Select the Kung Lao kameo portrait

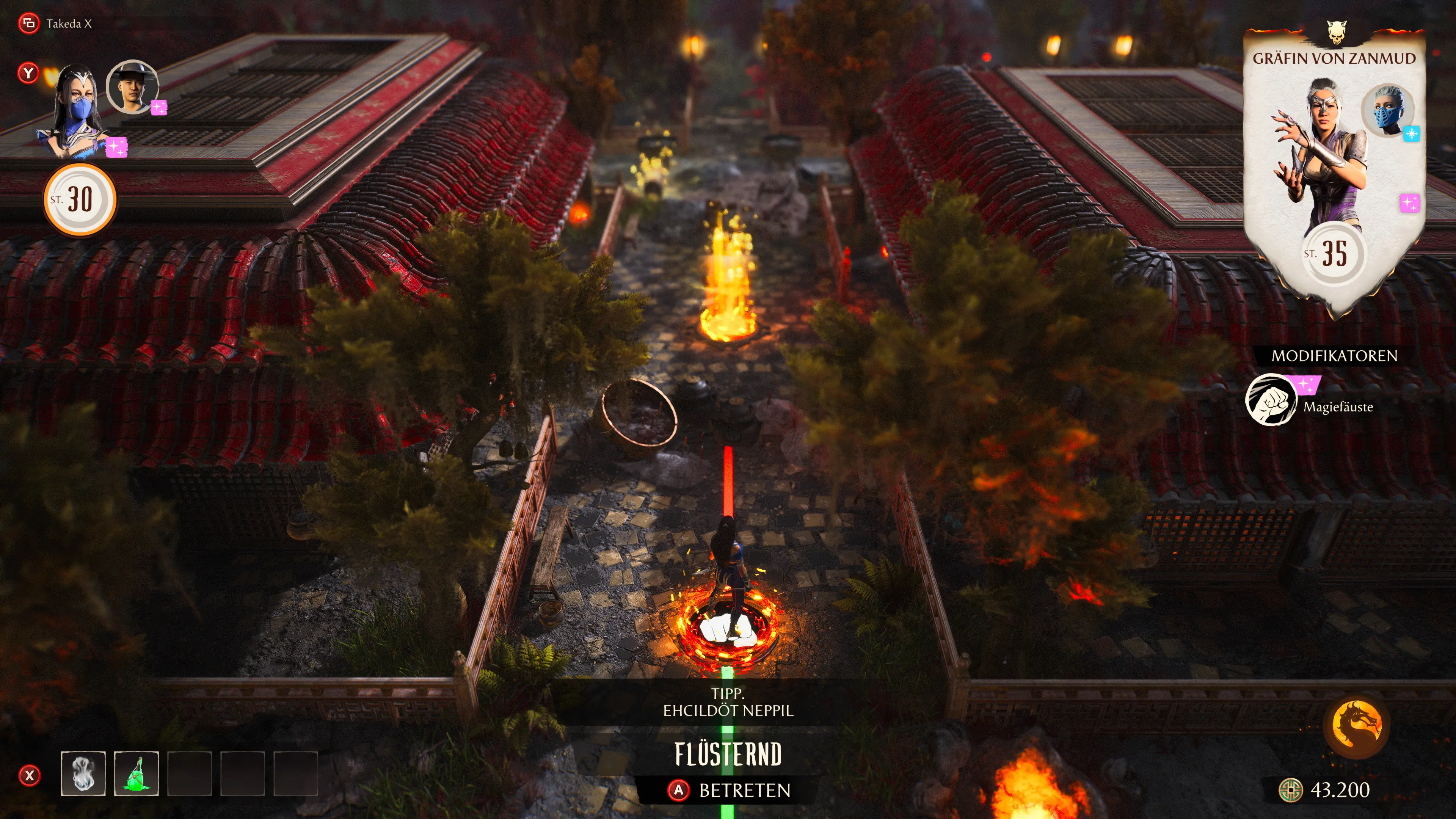[x=132, y=87]
